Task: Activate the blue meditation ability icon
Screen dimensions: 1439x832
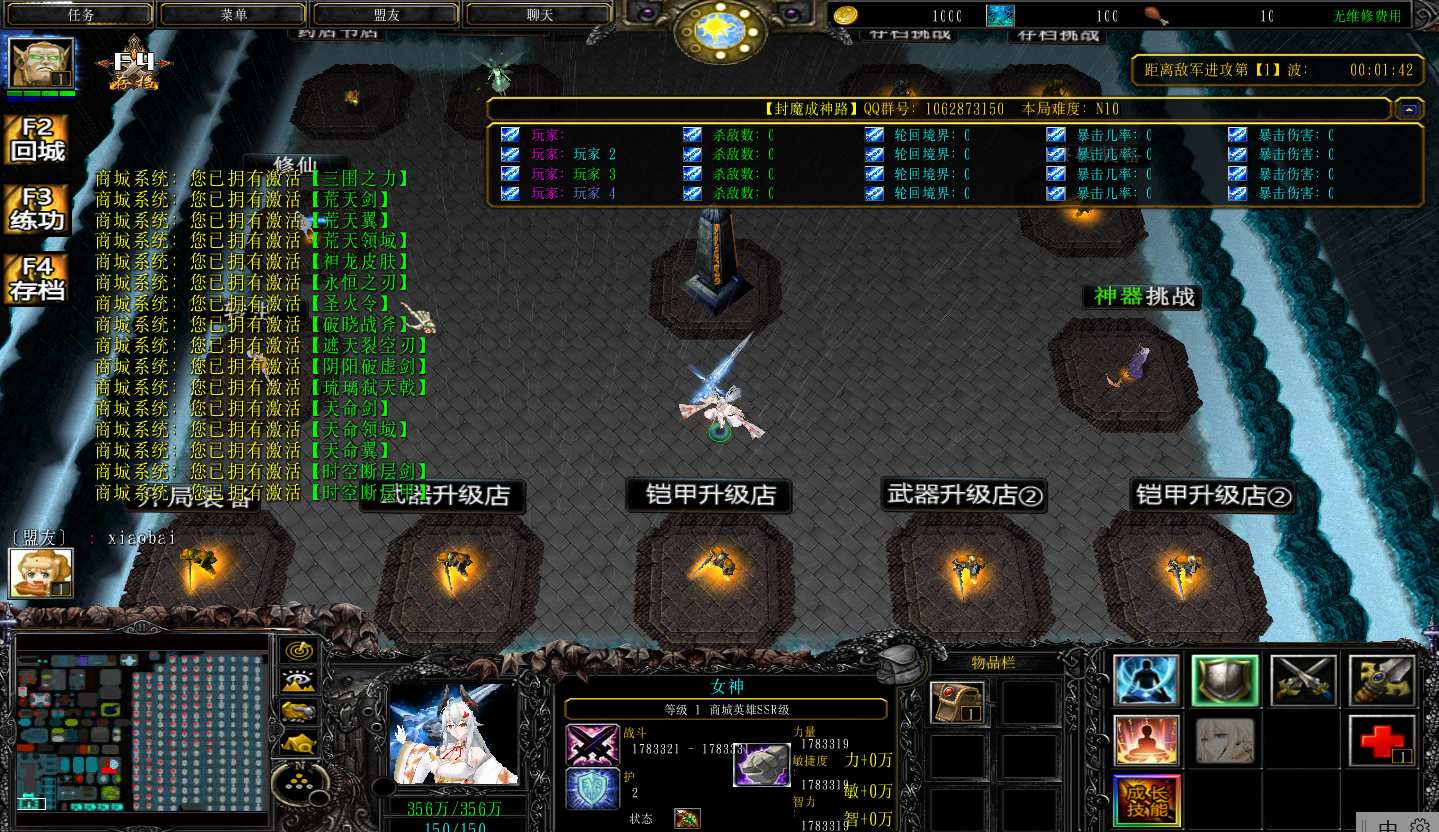Action: pos(1146,680)
